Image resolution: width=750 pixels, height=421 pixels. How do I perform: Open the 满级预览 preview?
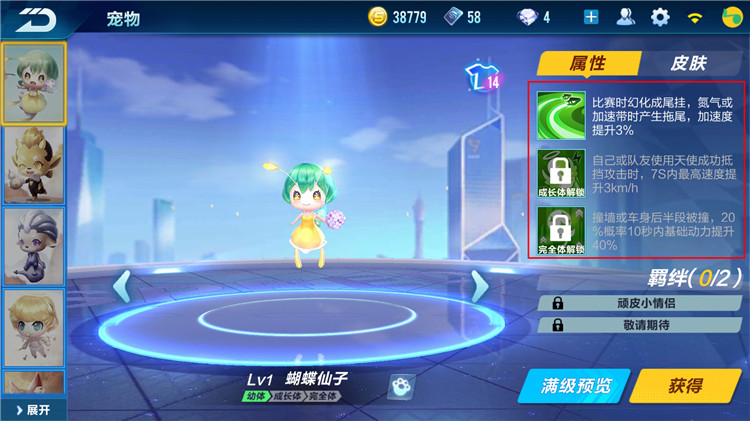coord(572,385)
